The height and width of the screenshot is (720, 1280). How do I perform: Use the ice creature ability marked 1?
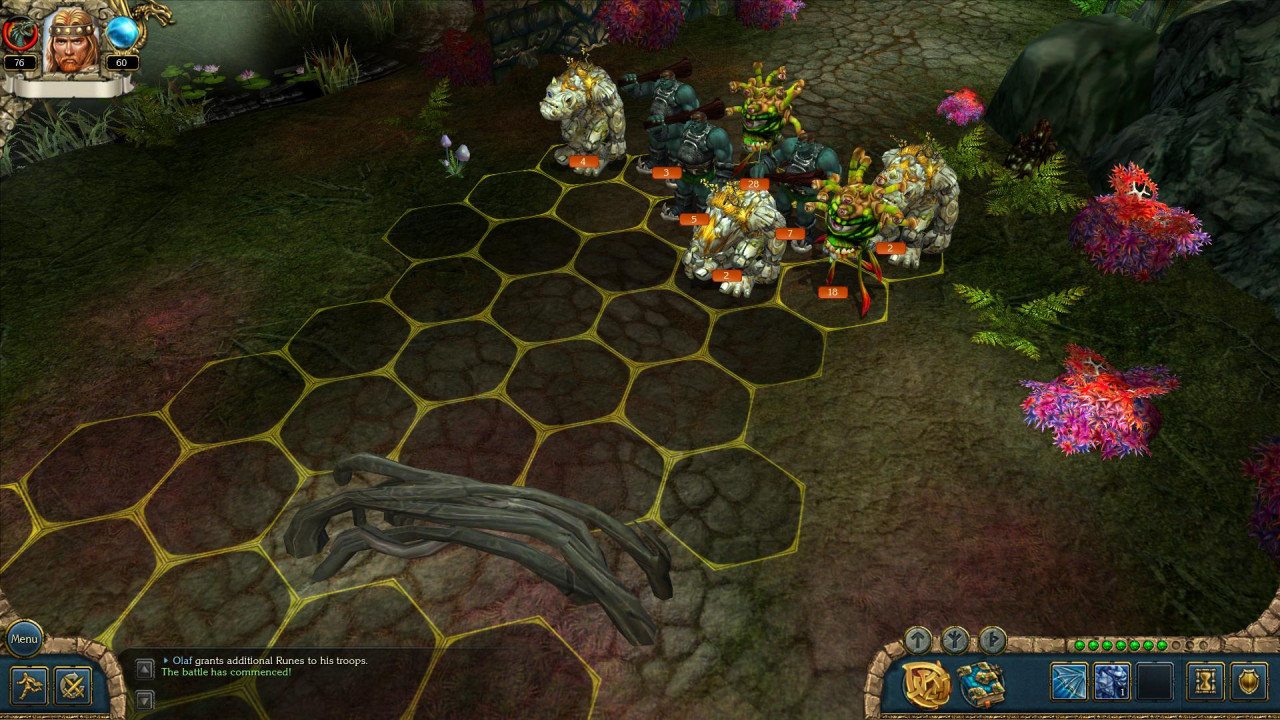pyautogui.click(x=1112, y=682)
